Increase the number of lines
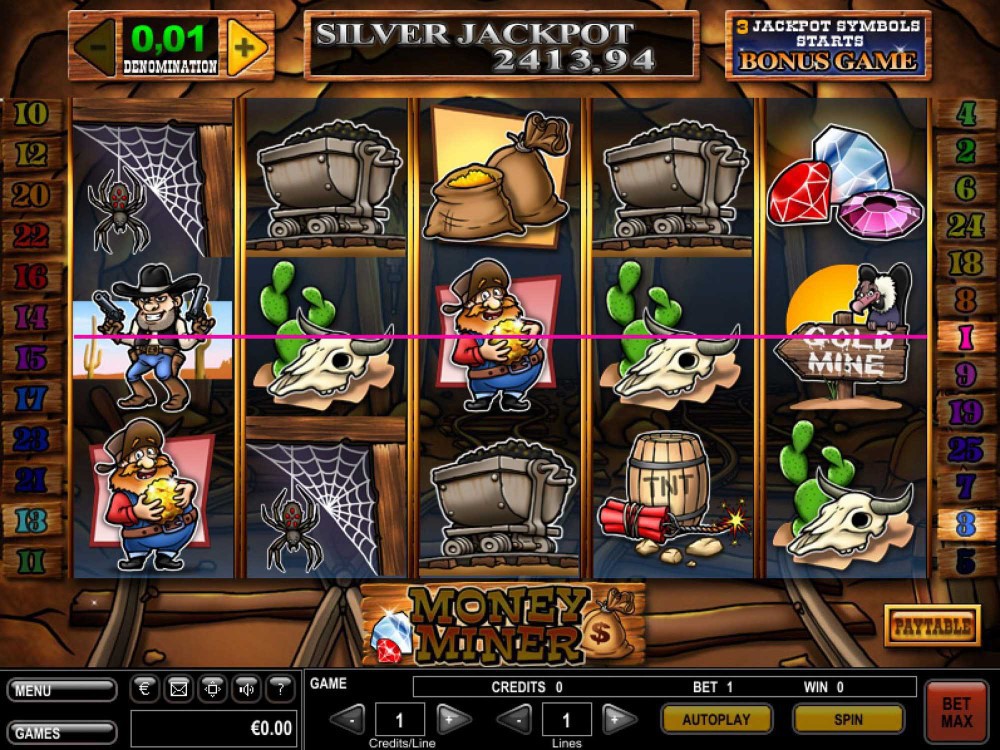This screenshot has height=750, width=1000. pyautogui.click(x=620, y=718)
